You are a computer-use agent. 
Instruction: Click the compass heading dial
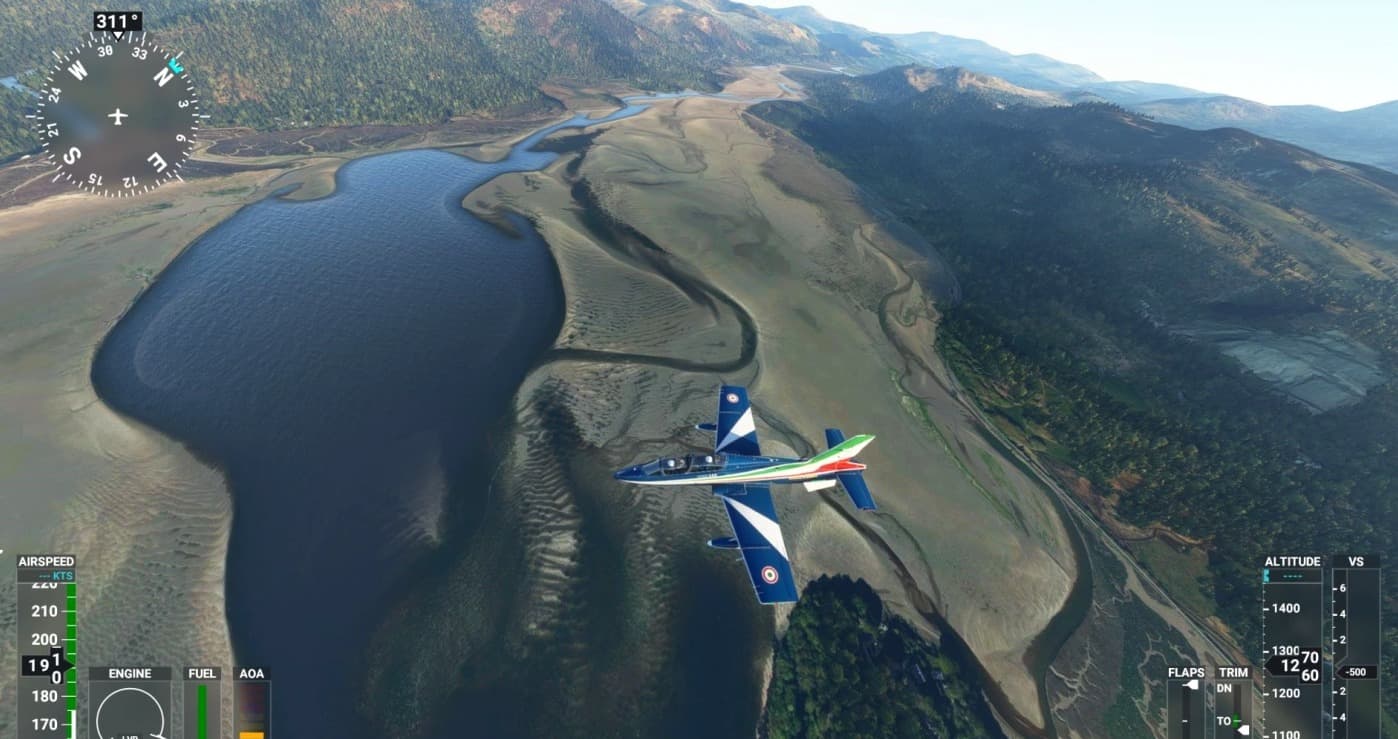[118, 114]
